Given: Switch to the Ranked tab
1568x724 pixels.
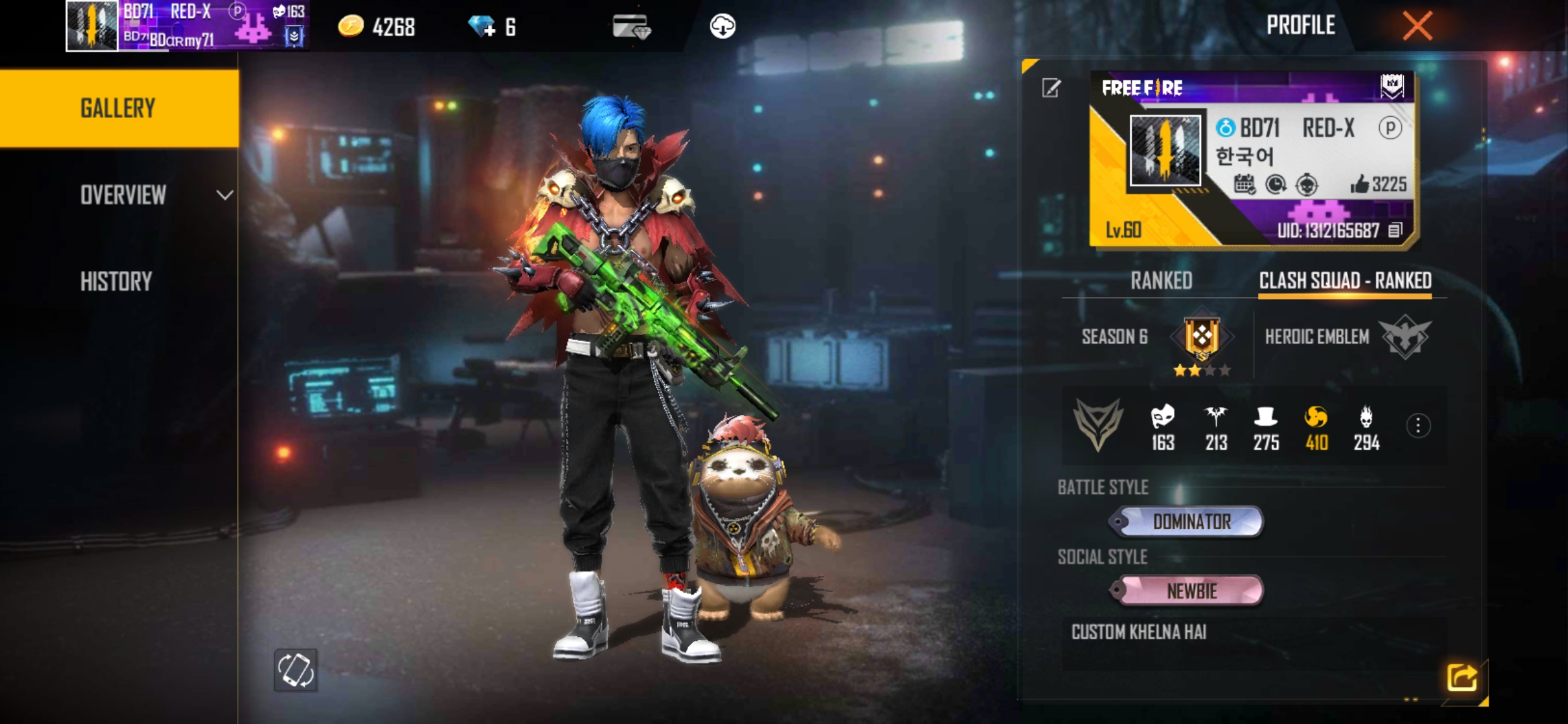Looking at the screenshot, I should [1161, 281].
